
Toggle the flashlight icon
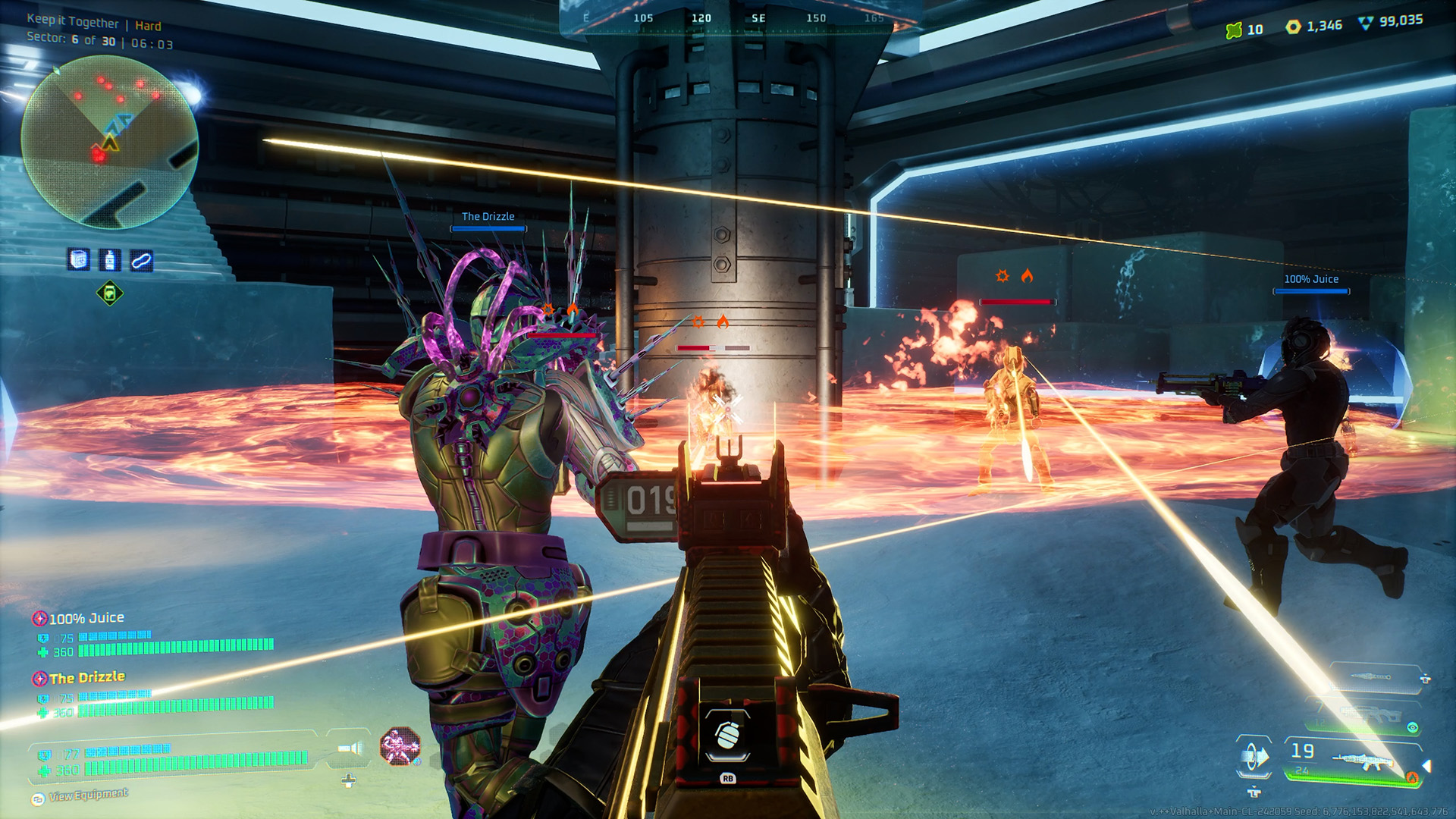[x=350, y=749]
